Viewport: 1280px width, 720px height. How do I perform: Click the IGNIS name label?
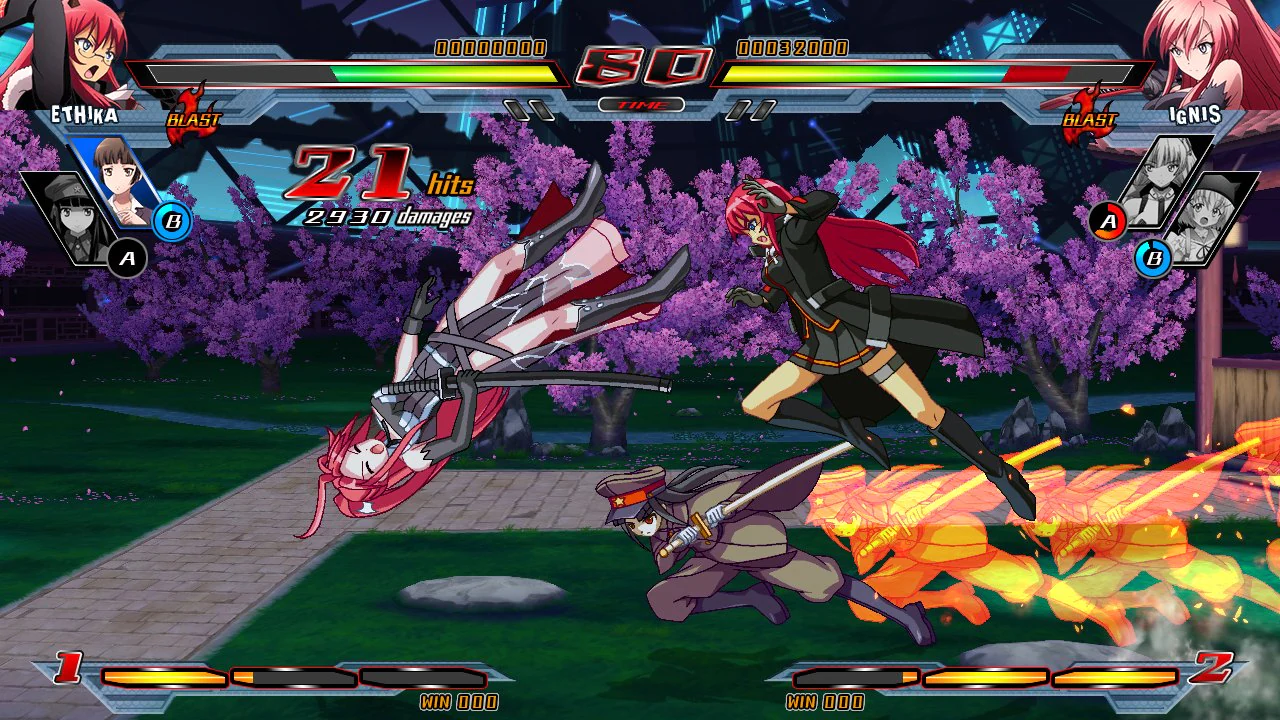click(1196, 115)
